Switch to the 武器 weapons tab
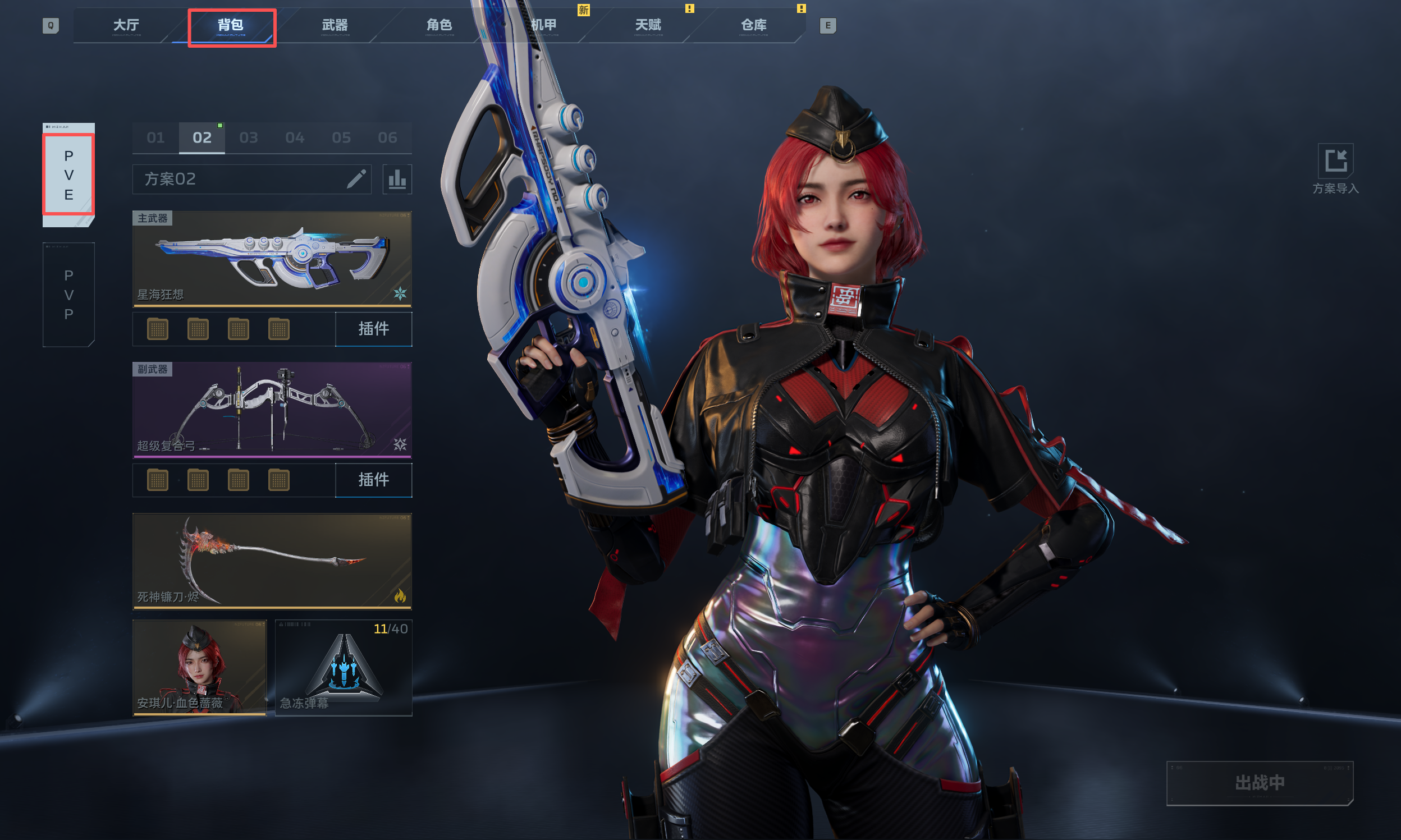The image size is (1401, 840). pos(335,25)
